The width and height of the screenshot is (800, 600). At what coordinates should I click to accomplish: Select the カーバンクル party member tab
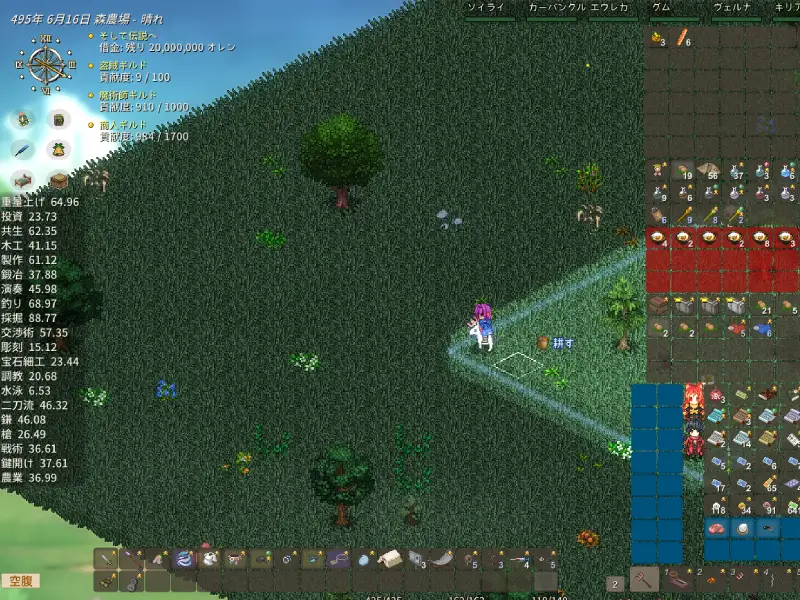(555, 7)
